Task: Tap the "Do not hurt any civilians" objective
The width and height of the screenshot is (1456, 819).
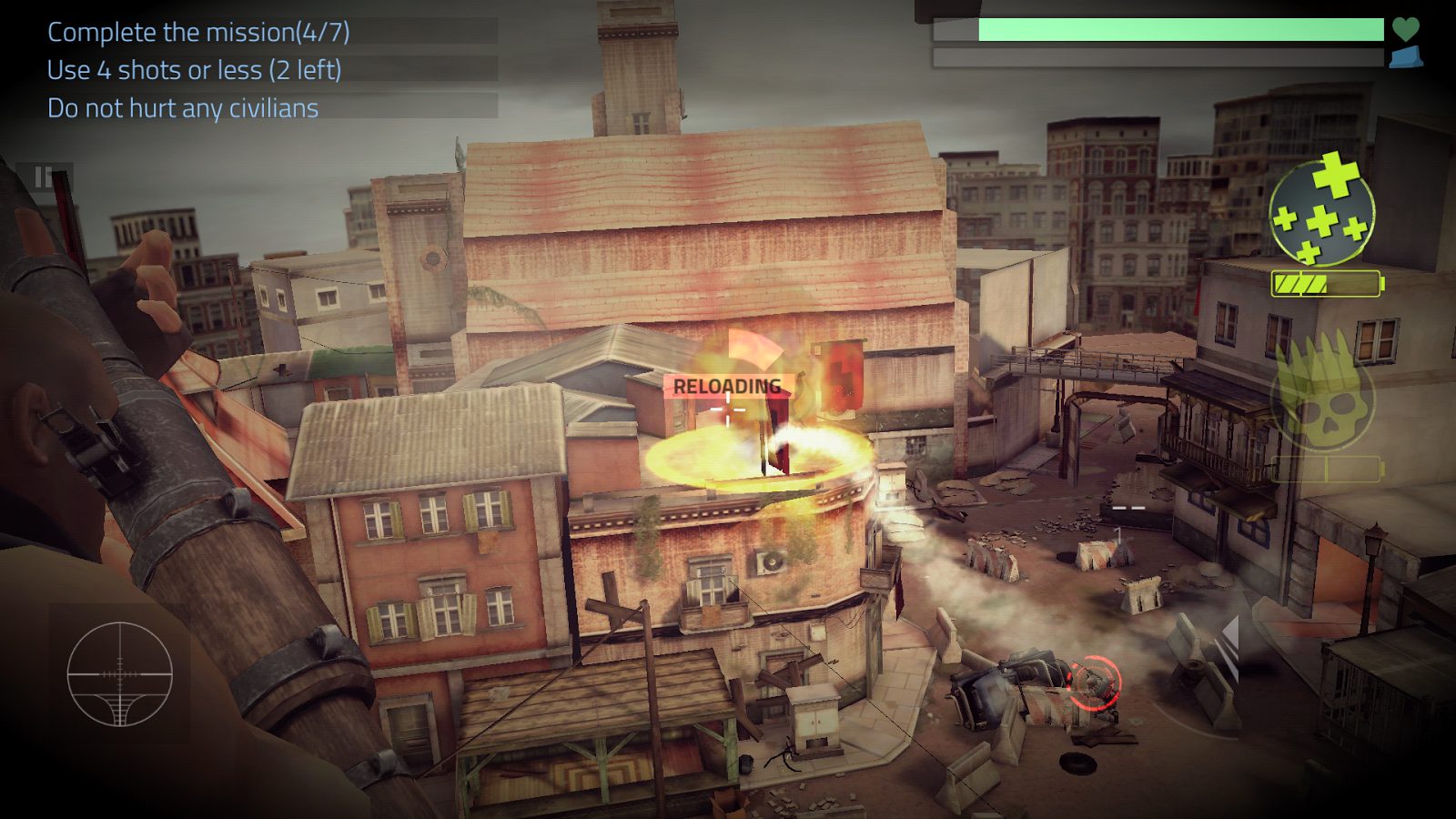Action: [183, 108]
